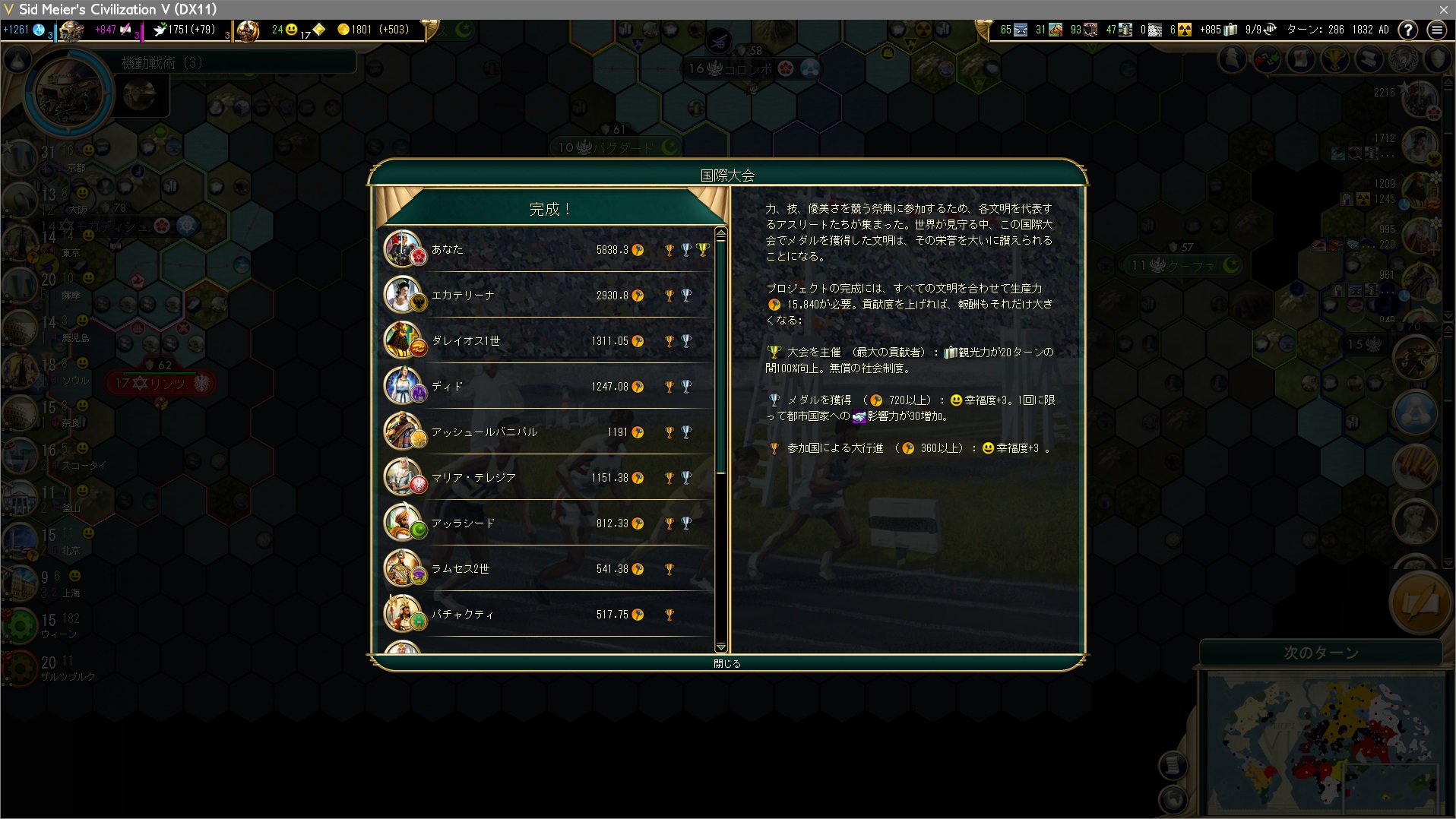
Task: Open the game menu hamburger icon
Action: (x=1436, y=30)
